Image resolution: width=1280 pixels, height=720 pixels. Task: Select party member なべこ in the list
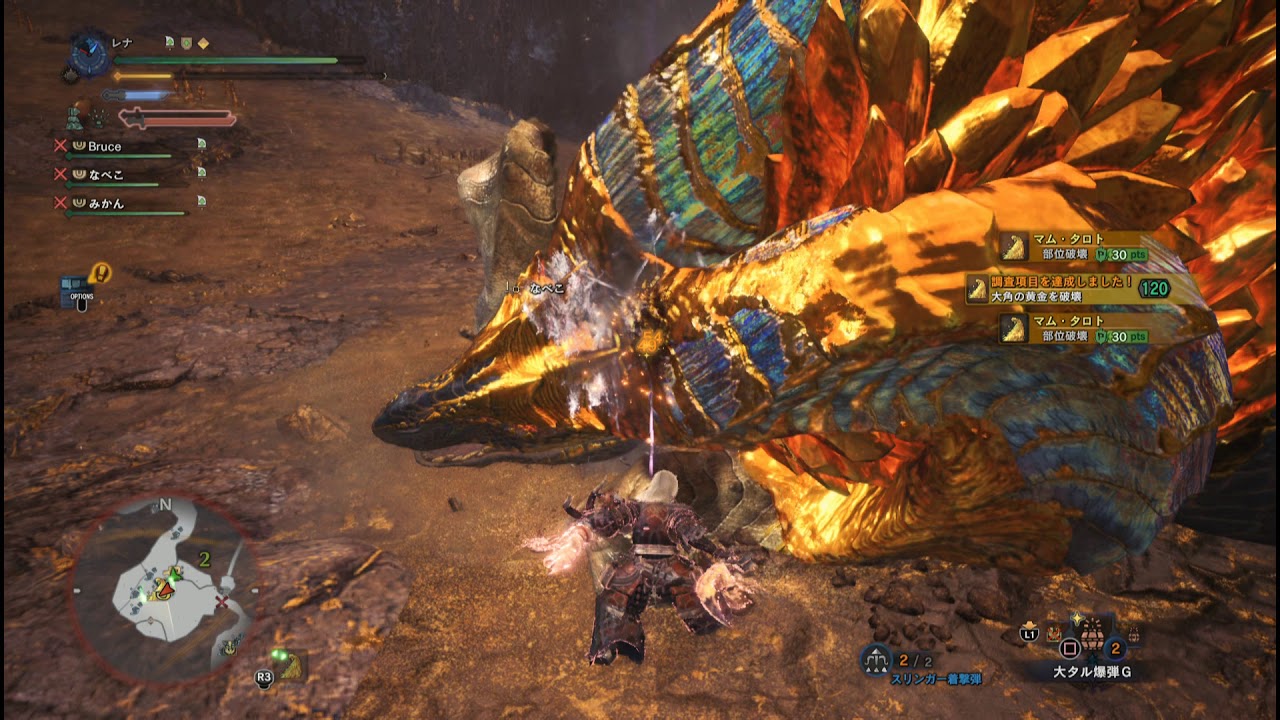104,174
